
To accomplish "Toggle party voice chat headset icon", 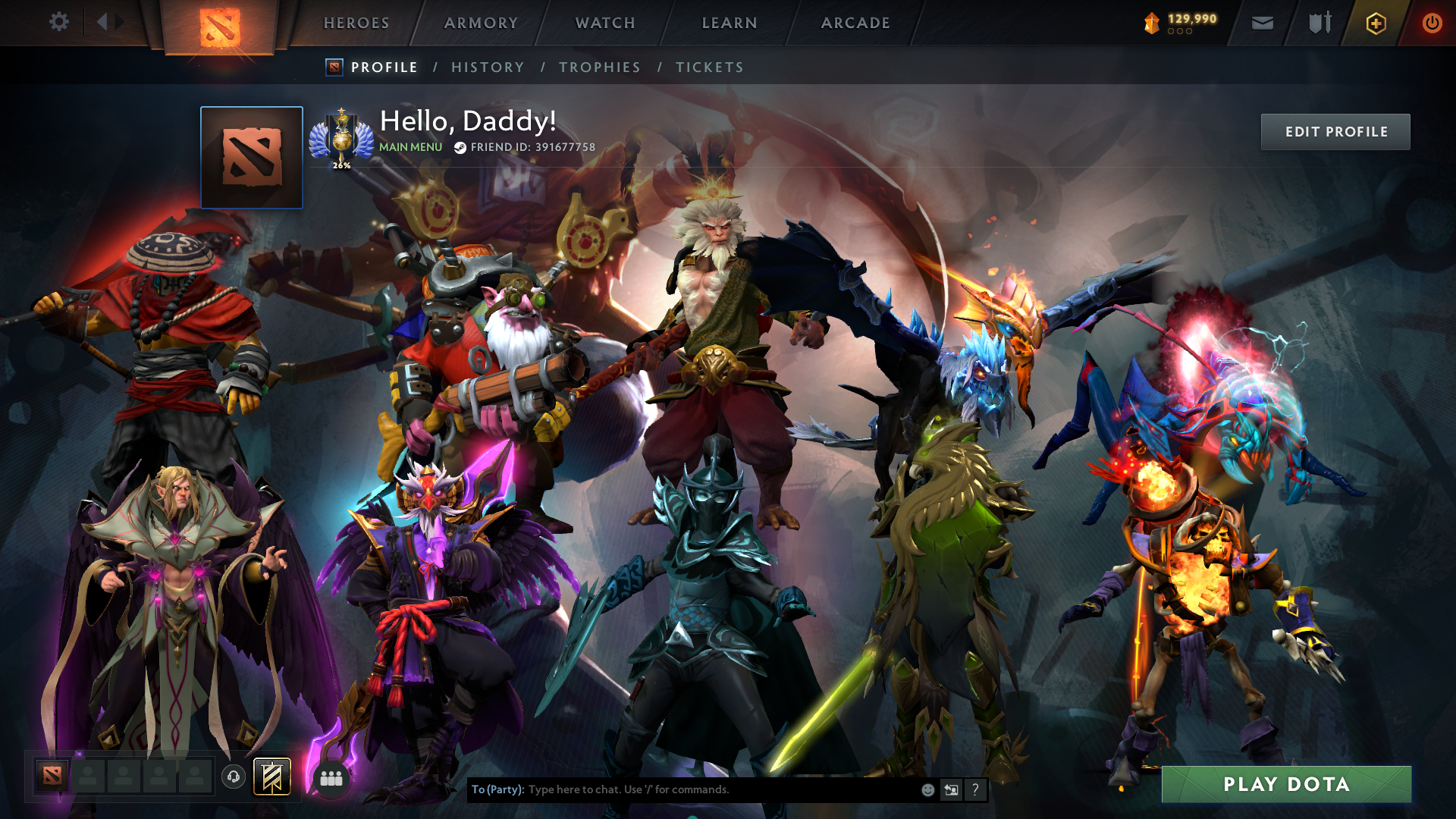I will [234, 777].
